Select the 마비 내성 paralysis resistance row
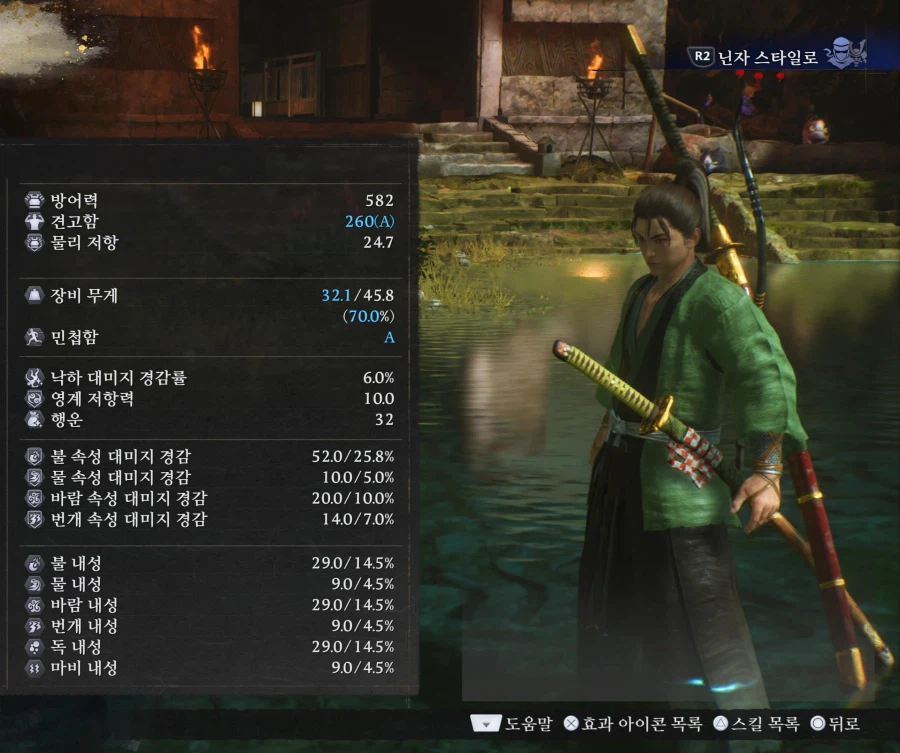This screenshot has height=753, width=900. (208, 668)
